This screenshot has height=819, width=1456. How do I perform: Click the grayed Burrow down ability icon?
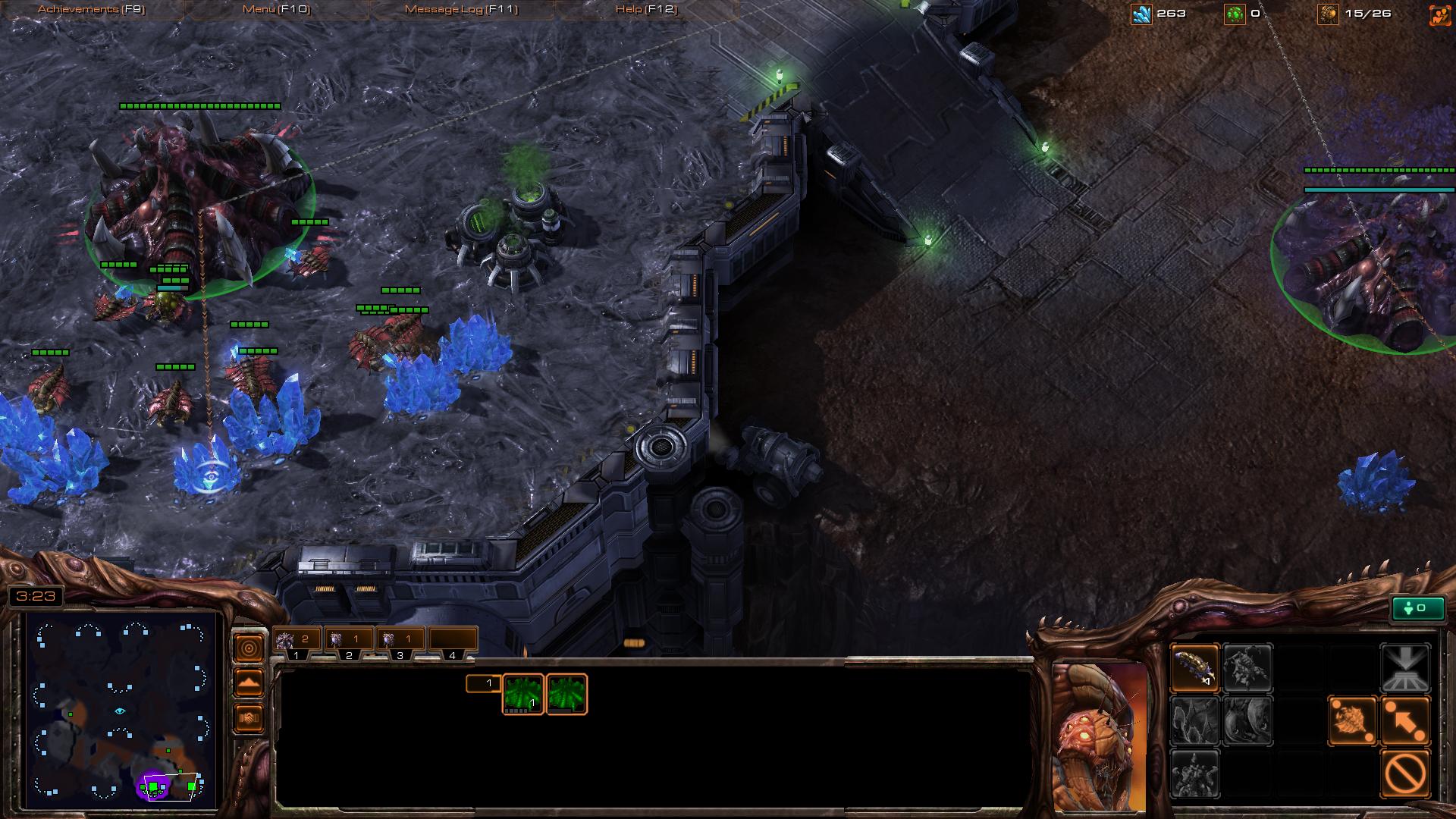(x=1407, y=669)
